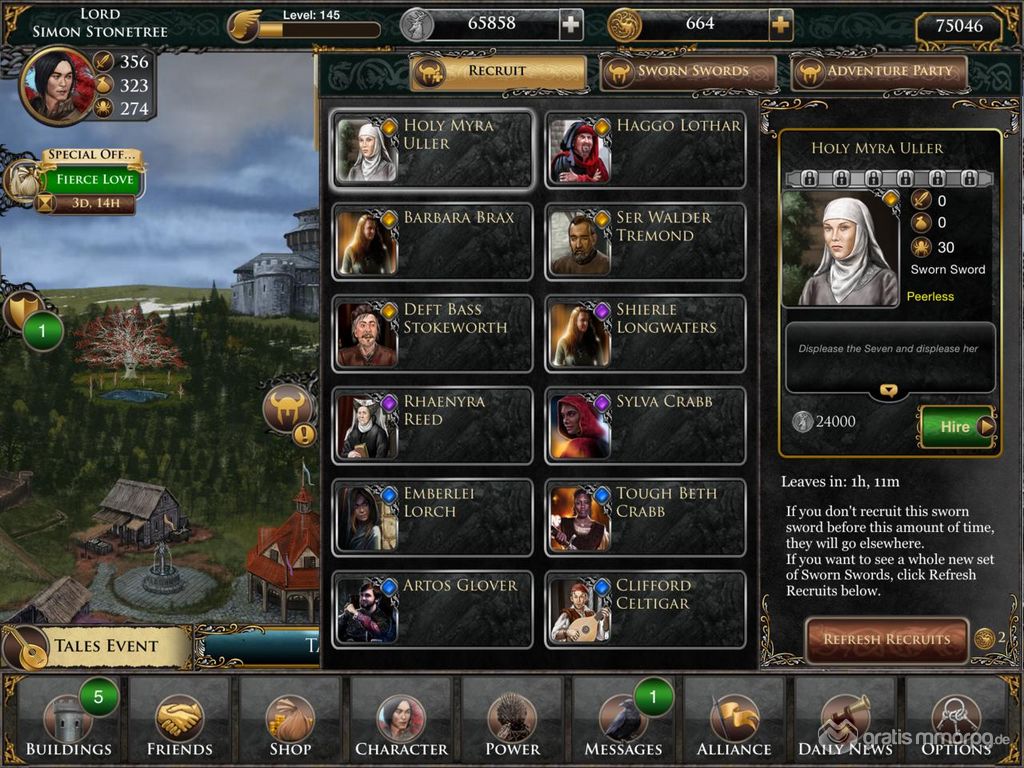Open the Fierce Love special offer
Screen dimensions: 1024x768
point(92,180)
